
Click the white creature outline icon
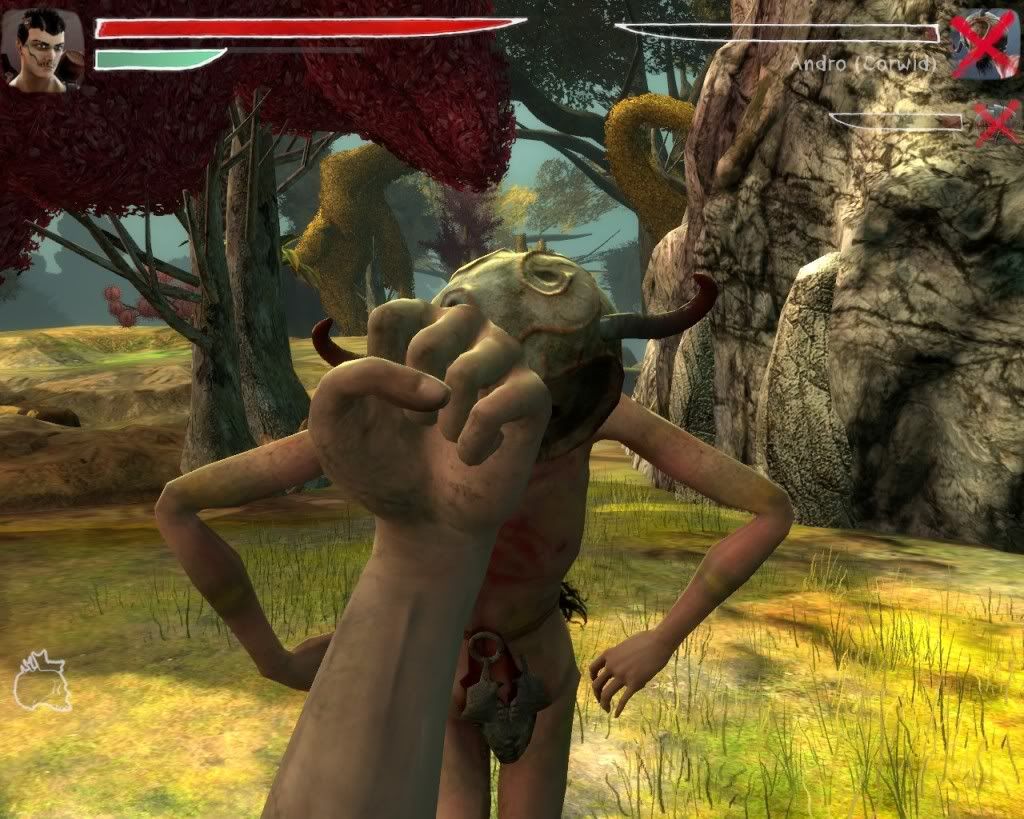(x=41, y=682)
